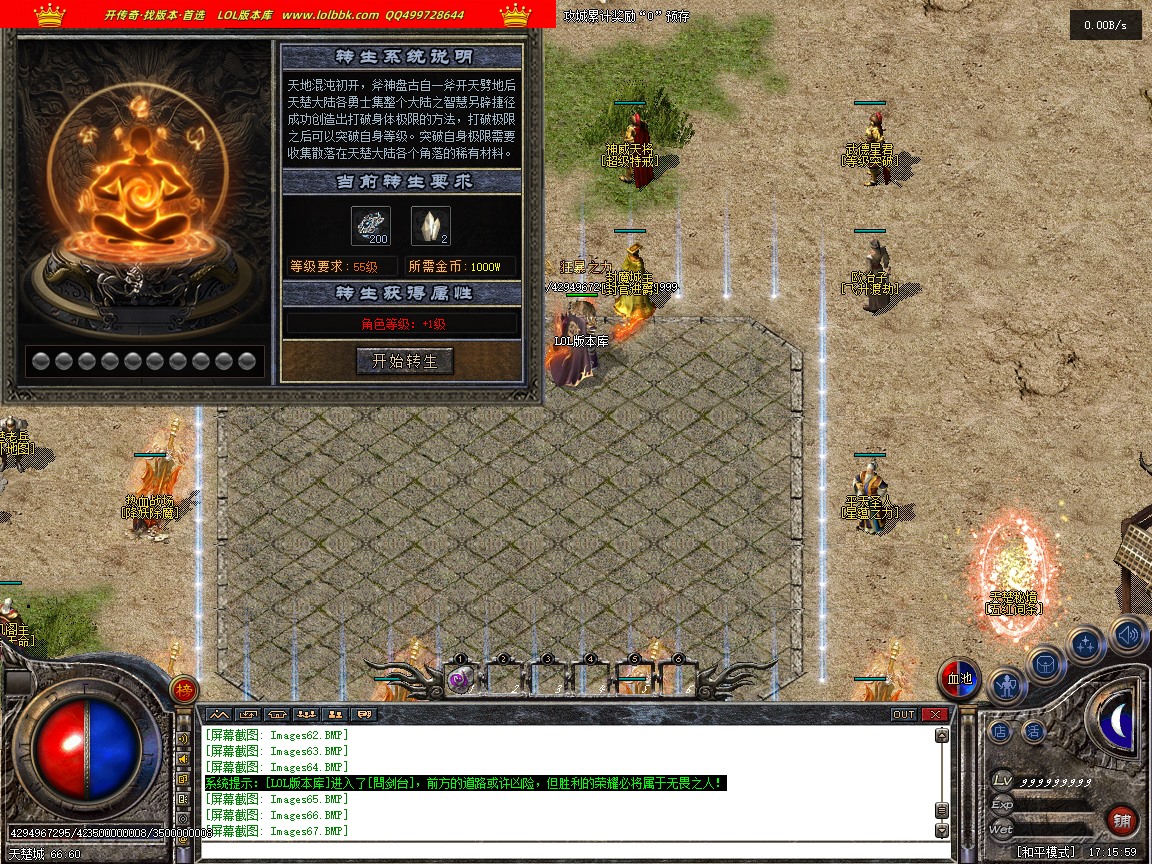Viewport: 1152px width, 864px height.
Task: Open the character equipment icon
Action: [1006, 686]
